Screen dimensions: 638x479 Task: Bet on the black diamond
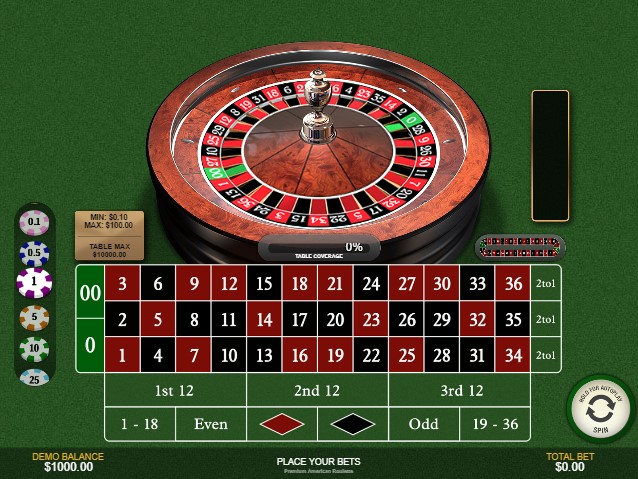coord(353,424)
